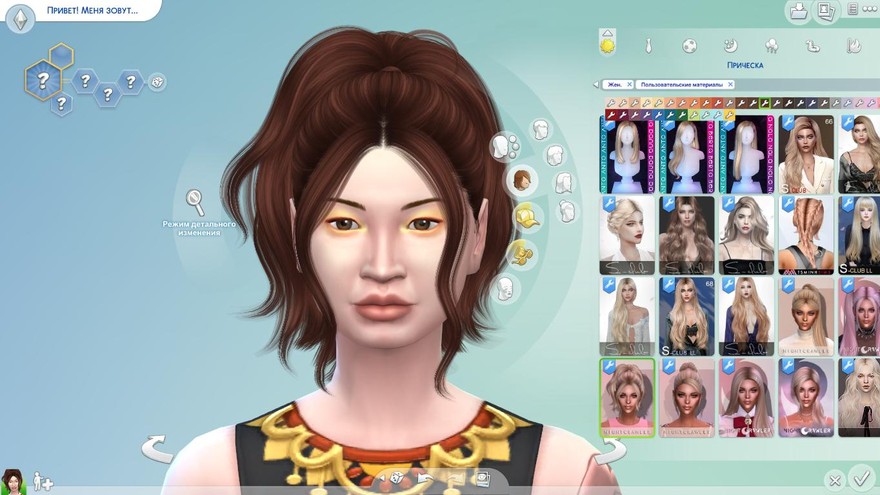Open the yellow accessories category
Image resolution: width=880 pixels, height=495 pixels.
[x=521, y=254]
